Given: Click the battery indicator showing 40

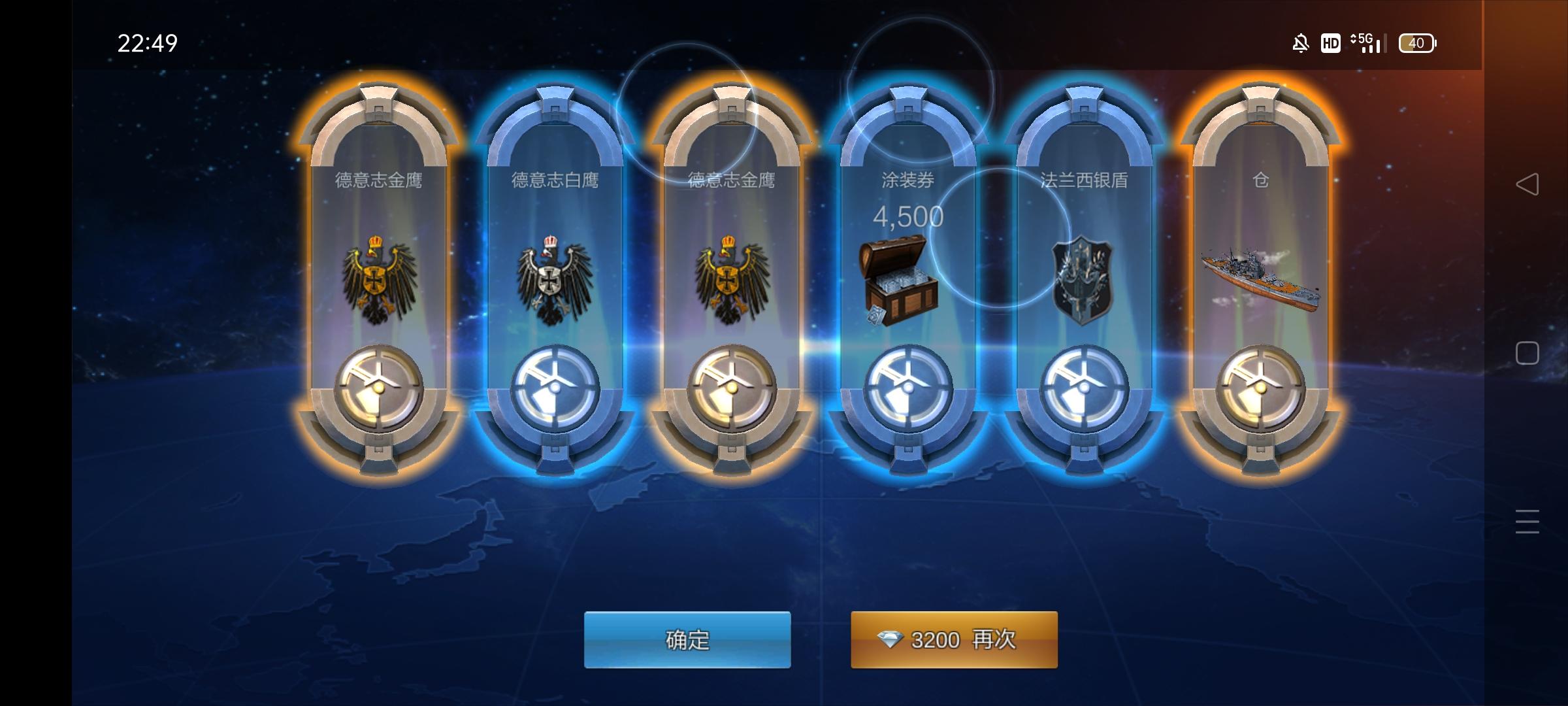Looking at the screenshot, I should 1417,42.
